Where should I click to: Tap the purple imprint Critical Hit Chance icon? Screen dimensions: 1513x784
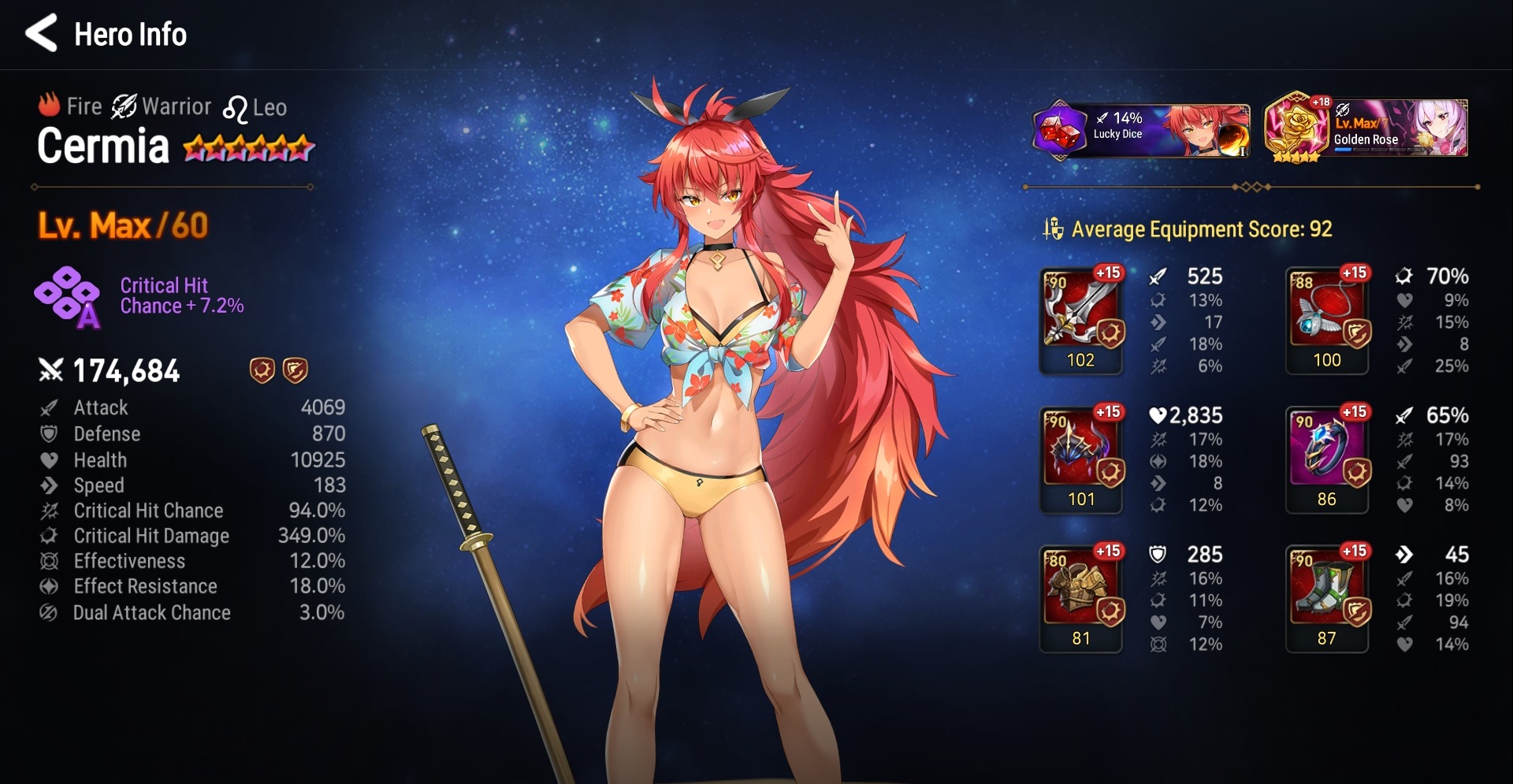(x=68, y=296)
